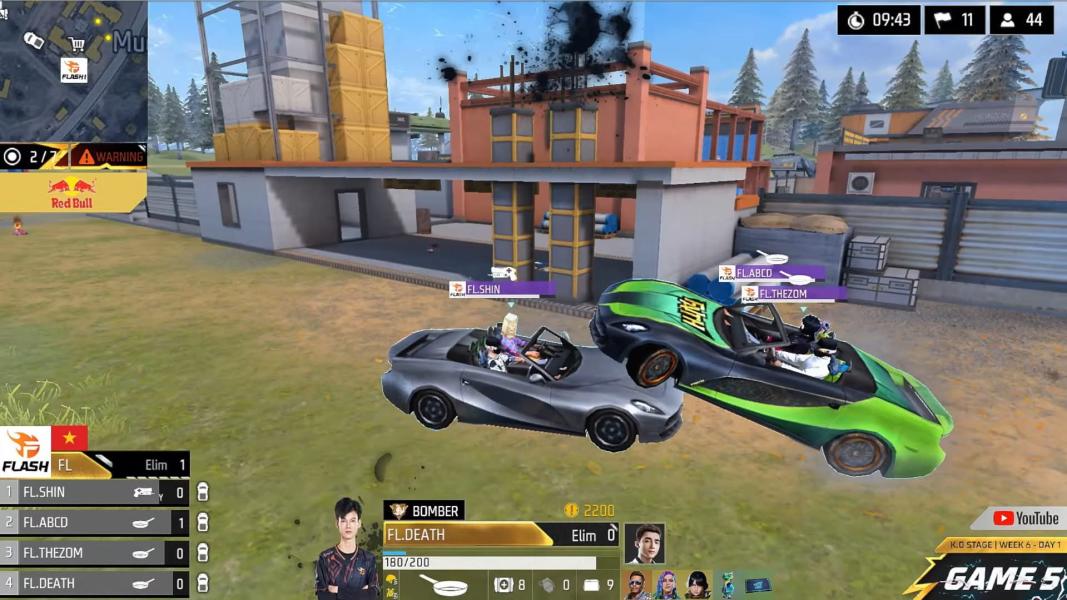Click the Red Bull sponsor banner

click(x=72, y=191)
